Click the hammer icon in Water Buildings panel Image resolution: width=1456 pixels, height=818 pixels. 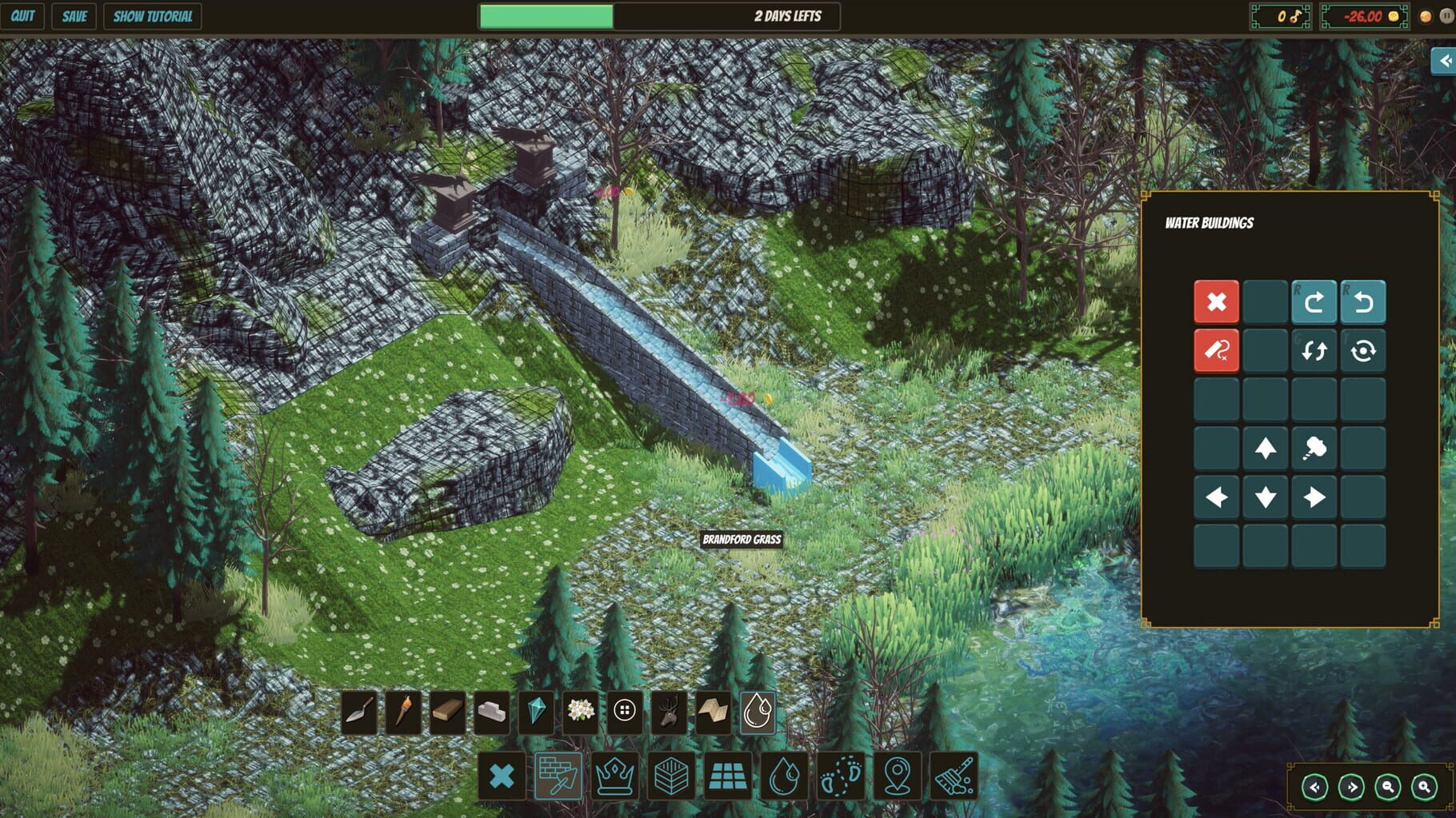pyautogui.click(x=1313, y=448)
